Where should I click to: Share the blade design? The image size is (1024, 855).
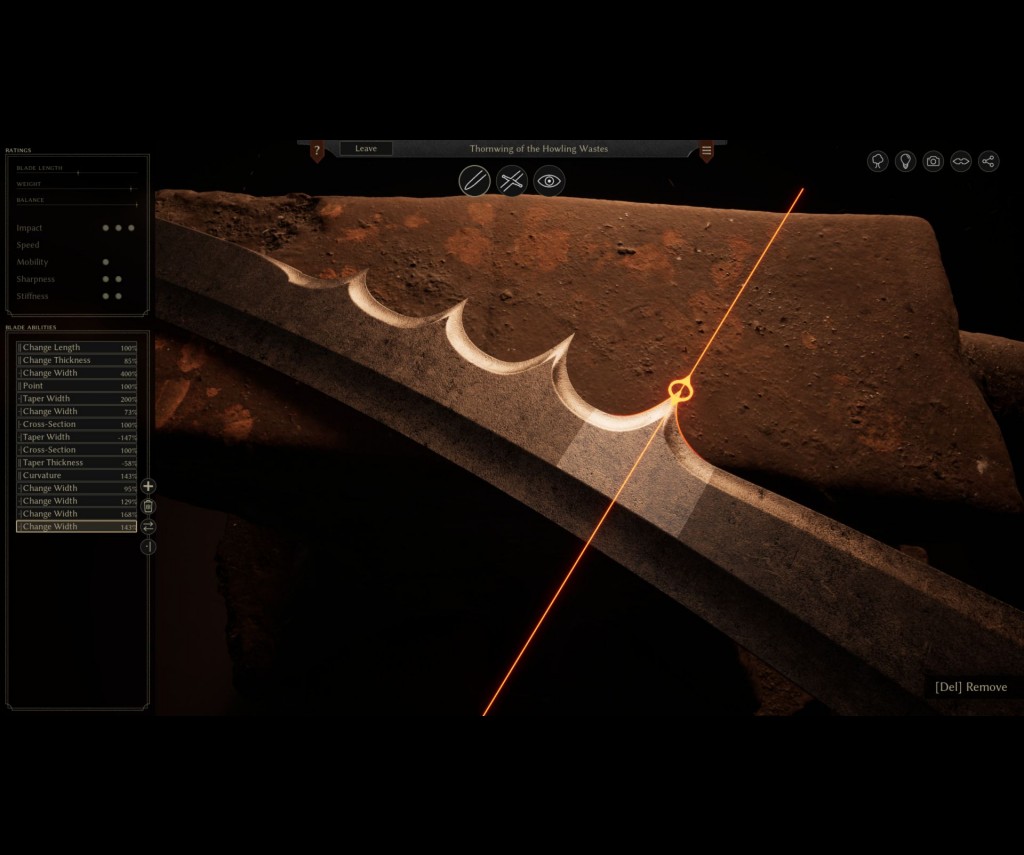[x=989, y=161]
